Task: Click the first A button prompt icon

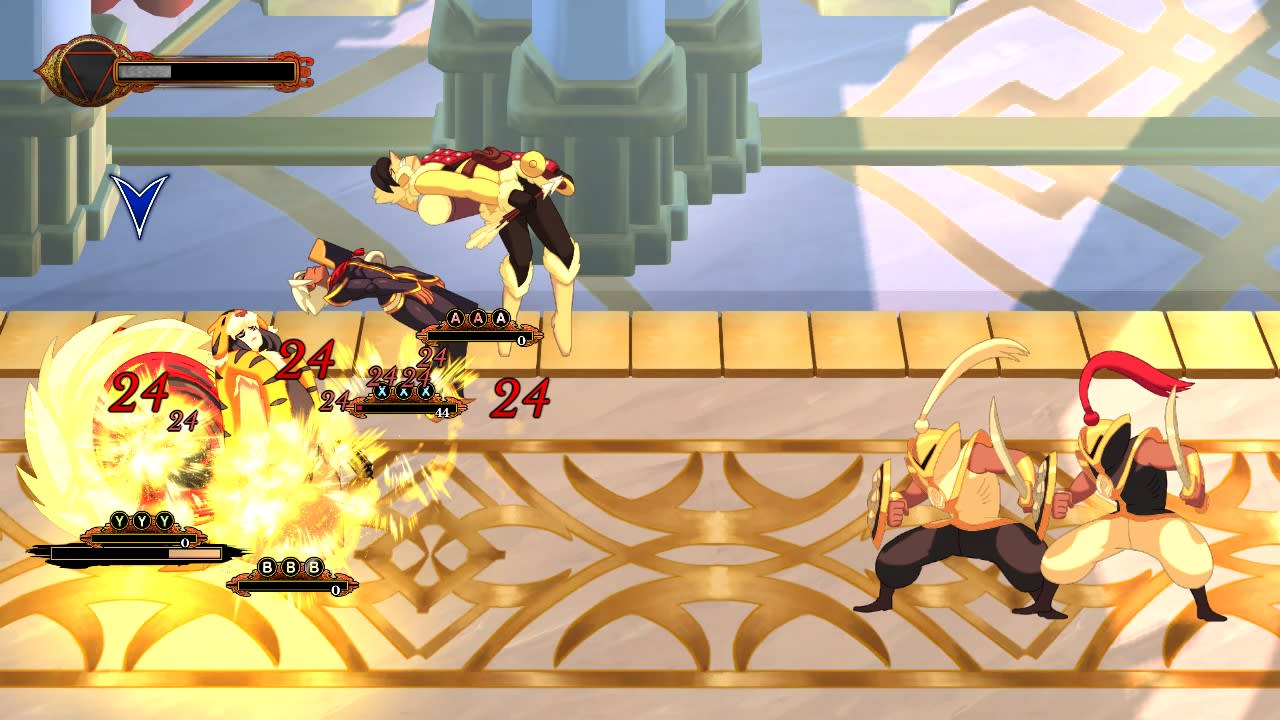Action: [455, 317]
